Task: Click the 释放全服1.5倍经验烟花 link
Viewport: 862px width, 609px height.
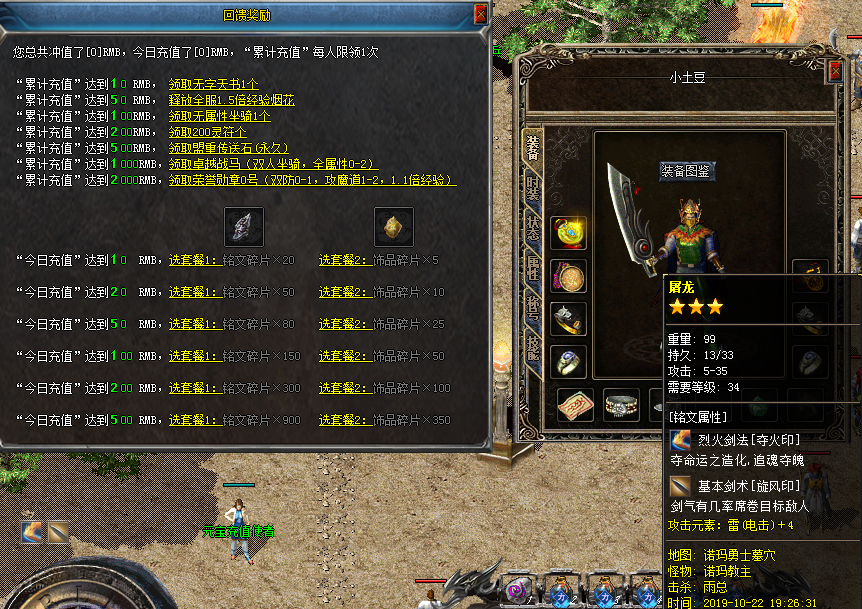Action: (x=231, y=100)
